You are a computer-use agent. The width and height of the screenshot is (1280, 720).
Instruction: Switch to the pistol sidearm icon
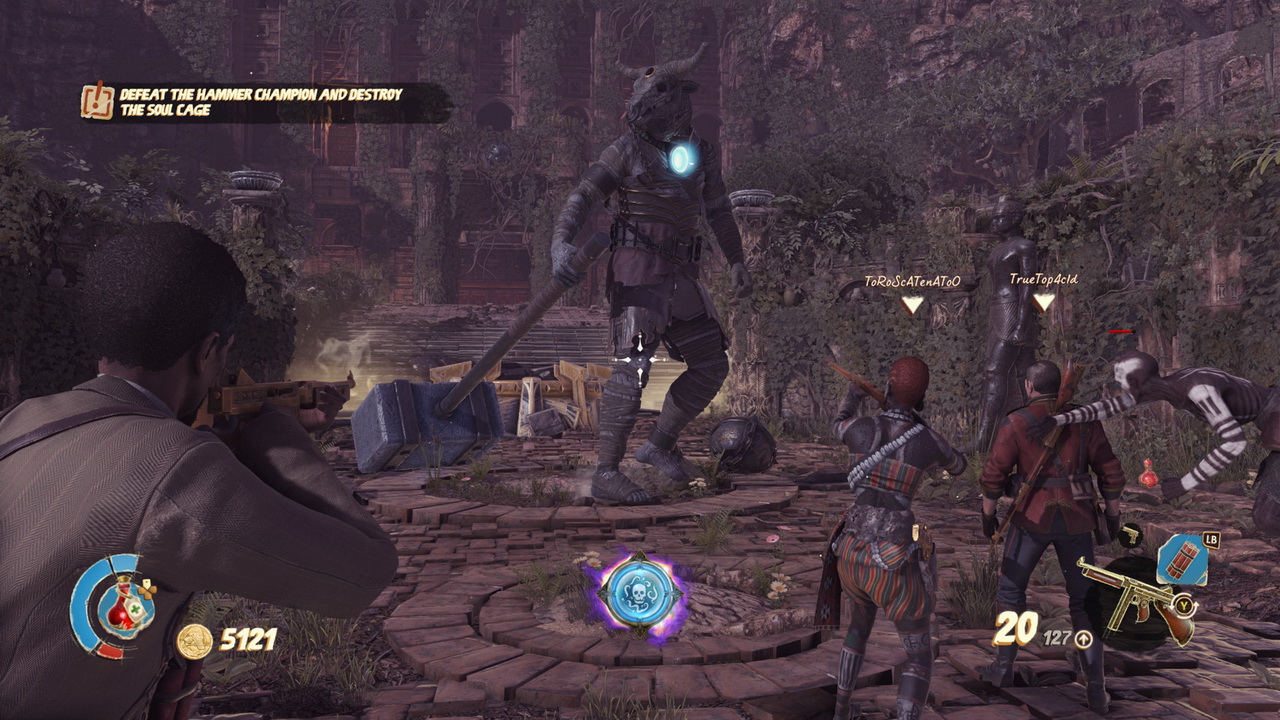coord(1131,536)
